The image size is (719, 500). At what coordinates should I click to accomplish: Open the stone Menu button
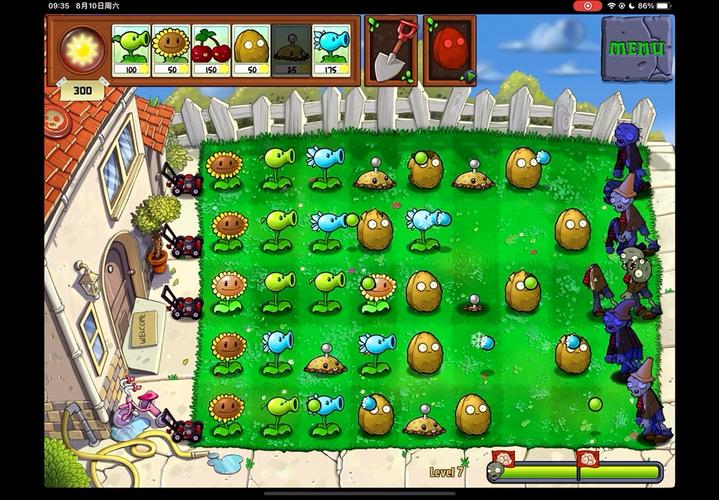point(637,48)
